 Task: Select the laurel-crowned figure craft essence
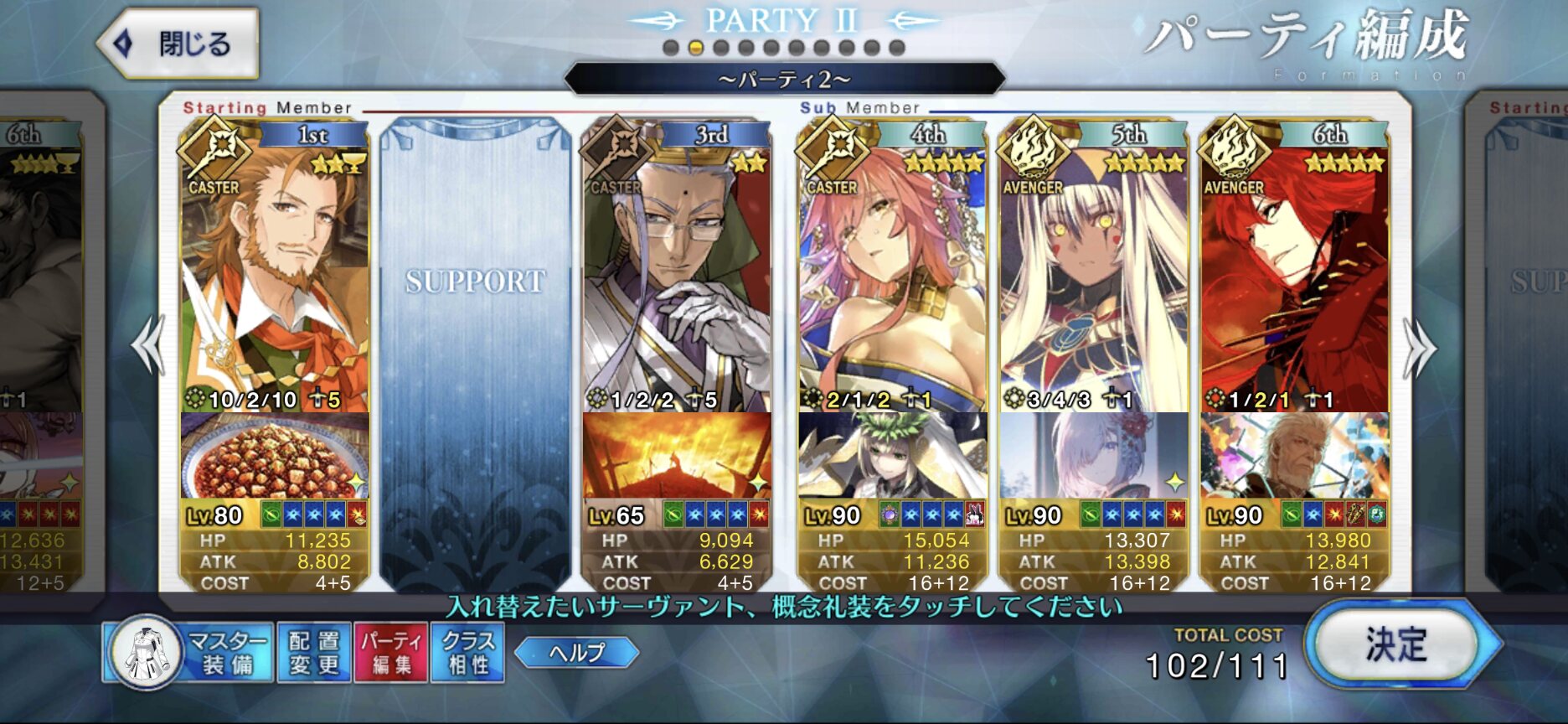[892, 456]
